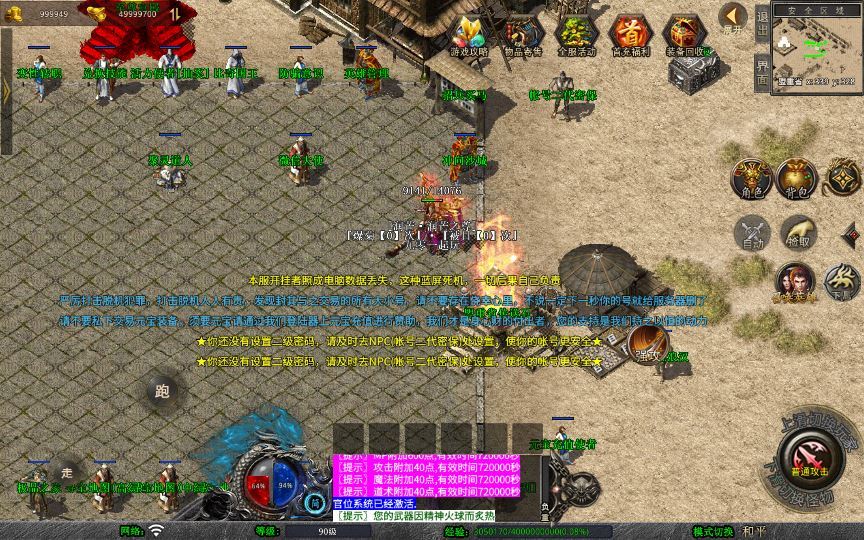Tap the 拾取 pickup button
Image resolution: width=864 pixels, height=540 pixels.
click(797, 232)
